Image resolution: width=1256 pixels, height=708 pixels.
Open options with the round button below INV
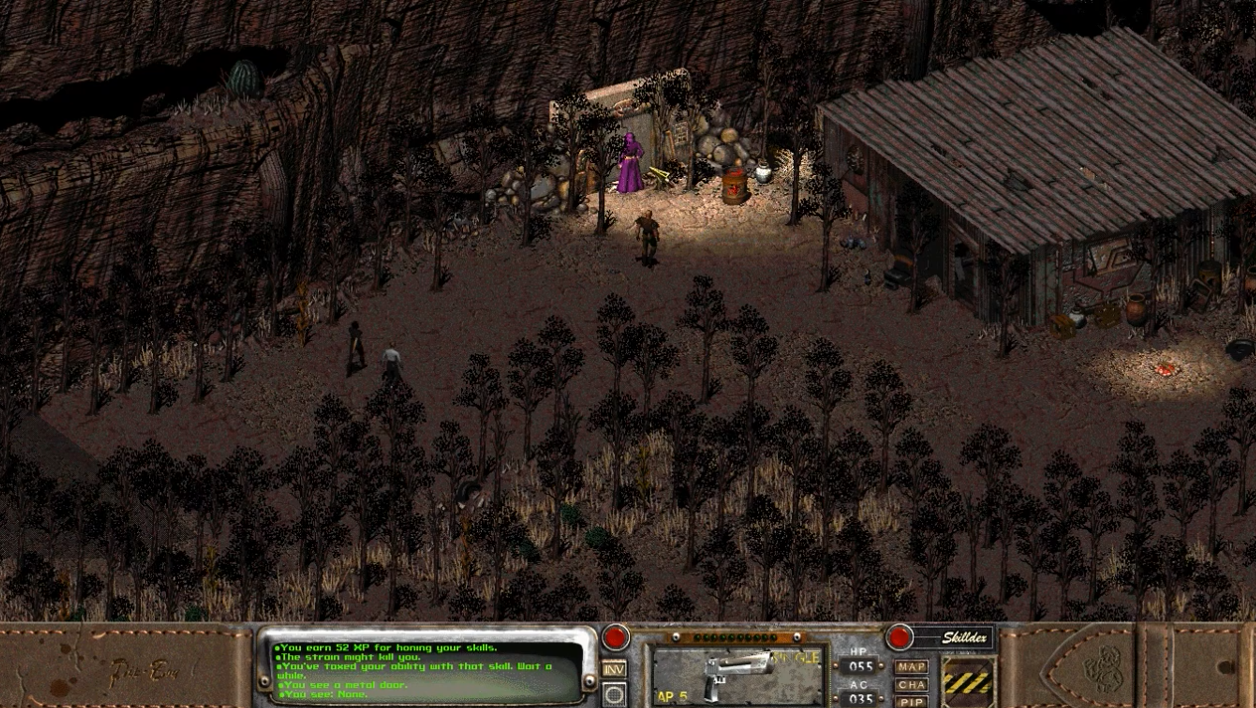pyautogui.click(x=614, y=694)
